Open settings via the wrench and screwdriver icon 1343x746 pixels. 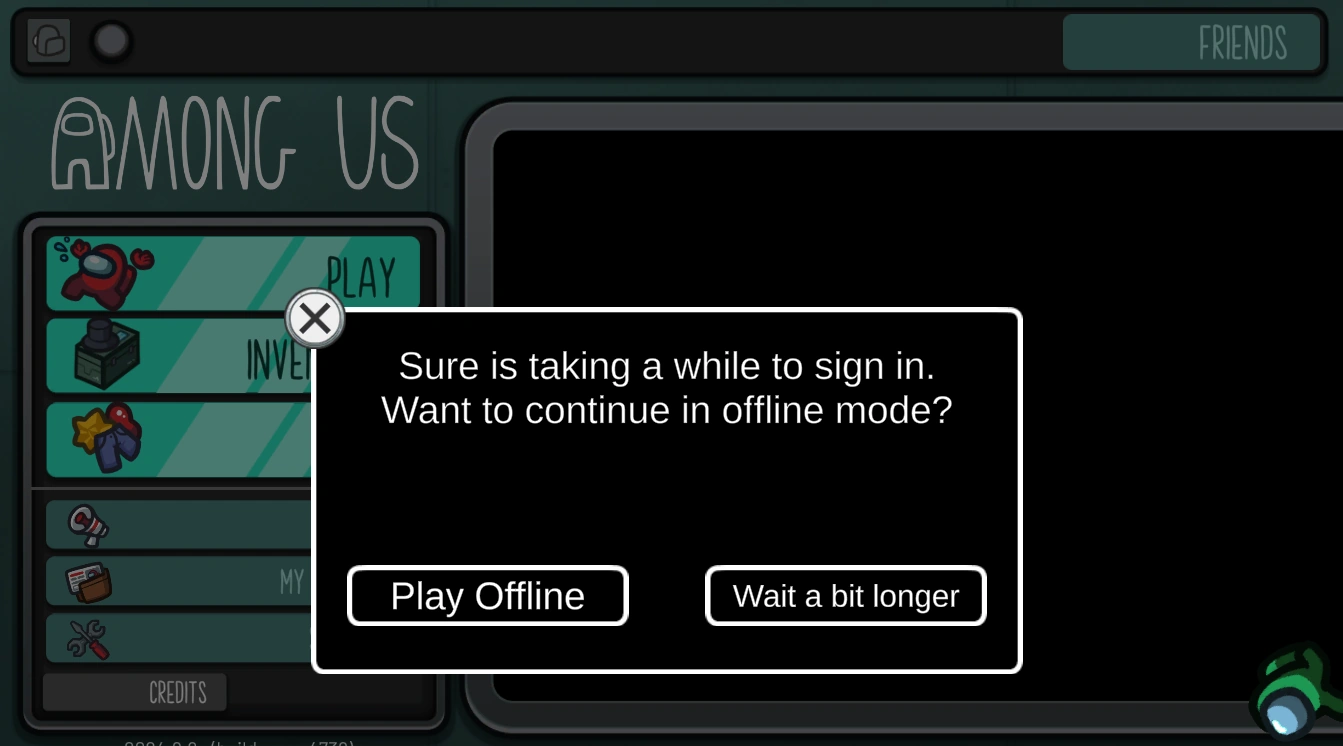(86, 638)
